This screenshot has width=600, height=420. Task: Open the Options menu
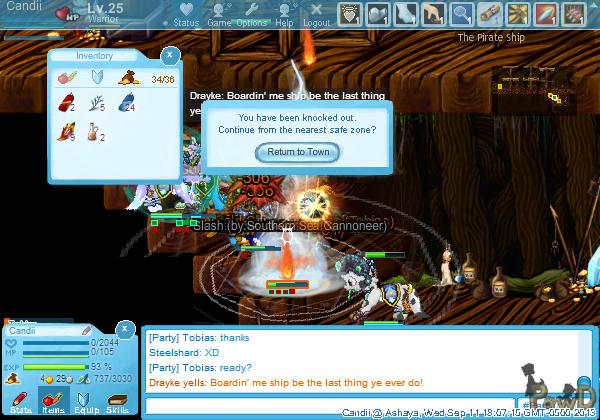(252, 15)
